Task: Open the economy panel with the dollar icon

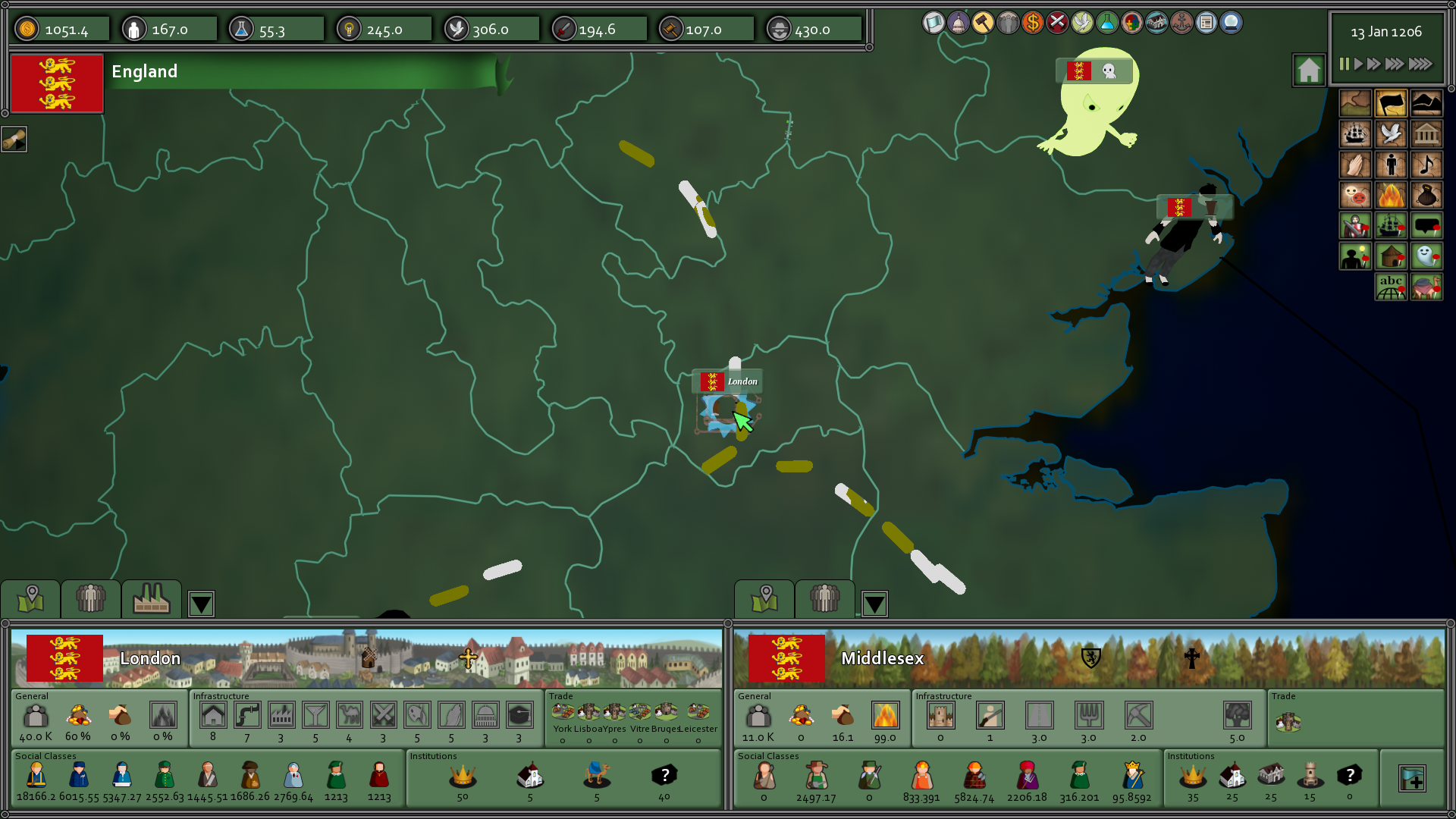Action: click(1033, 23)
